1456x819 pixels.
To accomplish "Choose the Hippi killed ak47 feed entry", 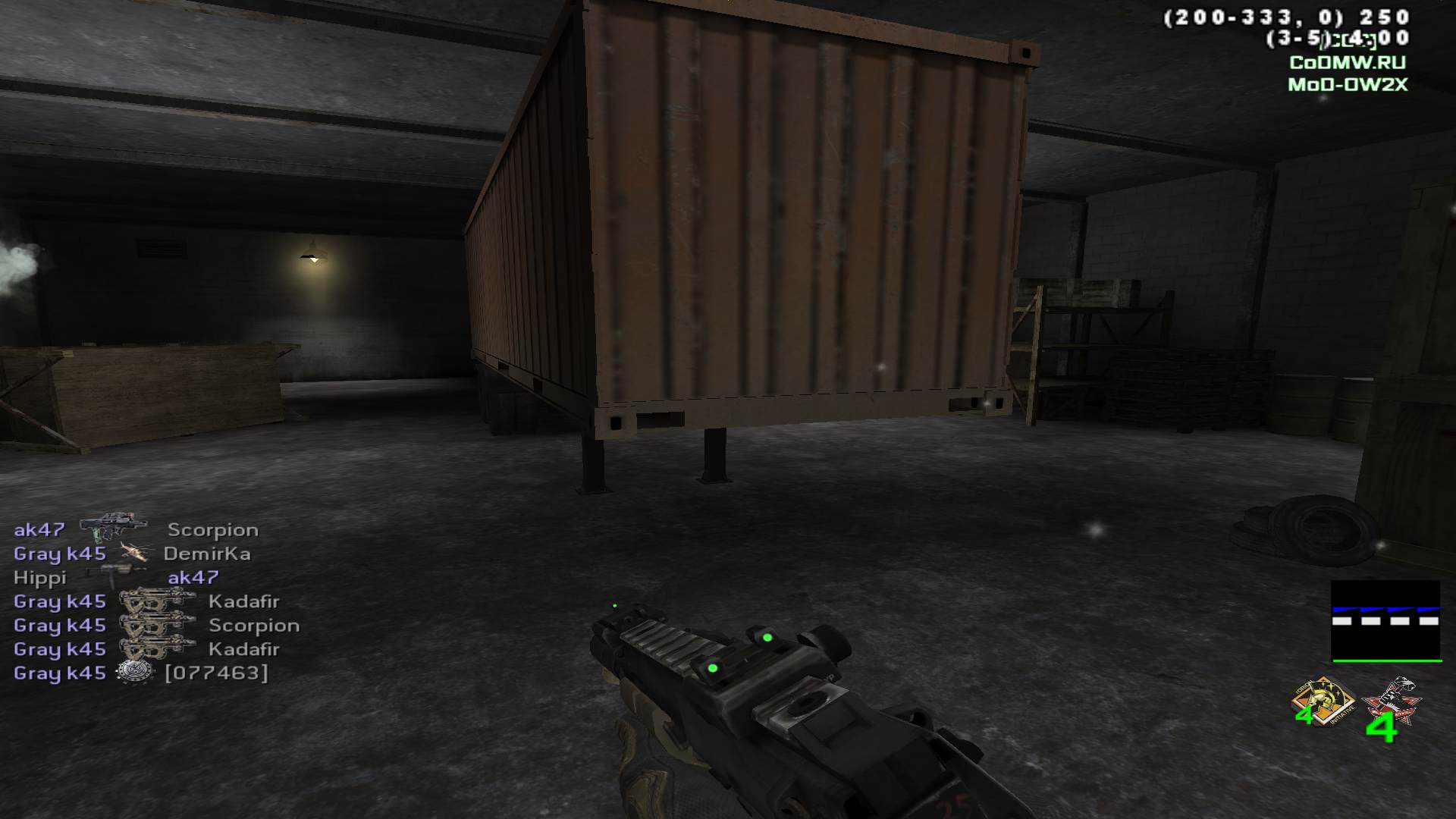I will [116, 577].
